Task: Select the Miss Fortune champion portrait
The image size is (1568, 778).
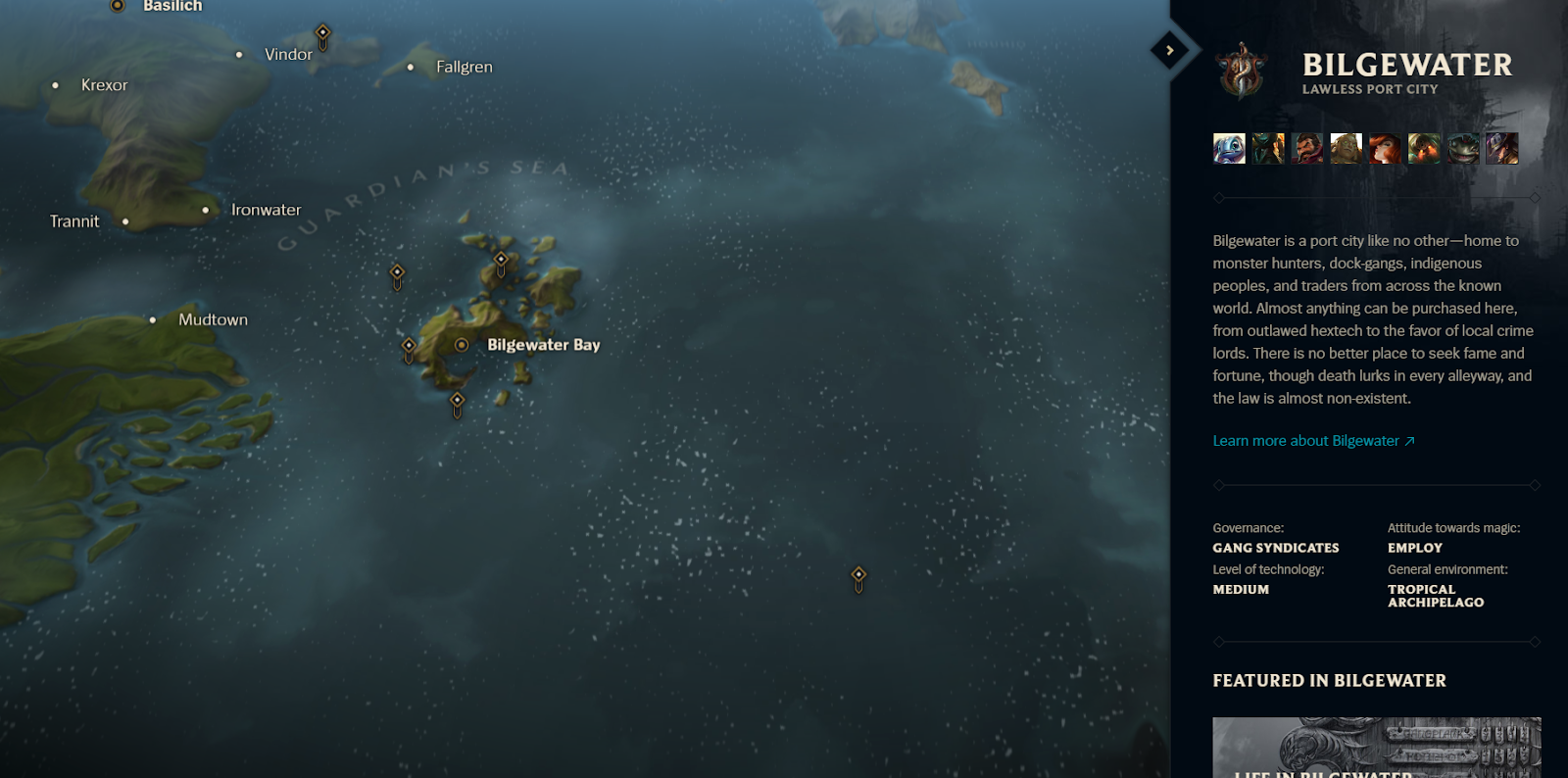Action: (x=1386, y=148)
